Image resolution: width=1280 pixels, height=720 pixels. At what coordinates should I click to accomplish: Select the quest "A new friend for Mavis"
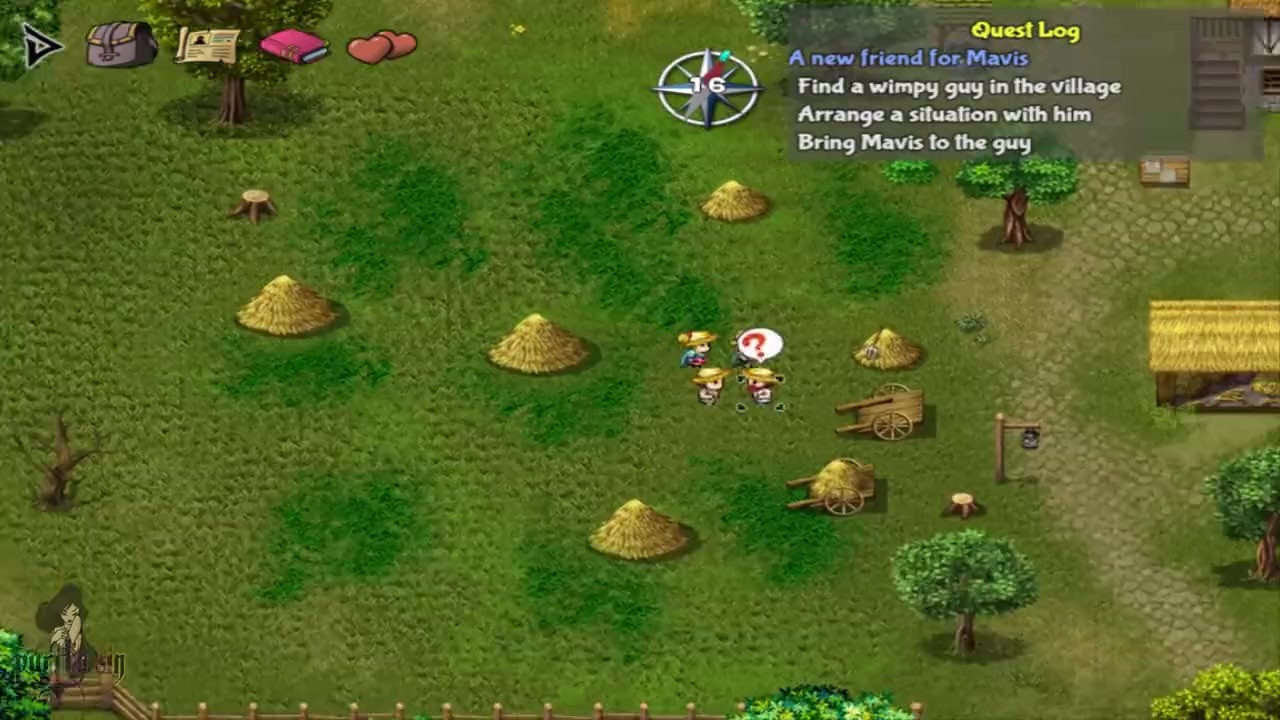tap(908, 58)
